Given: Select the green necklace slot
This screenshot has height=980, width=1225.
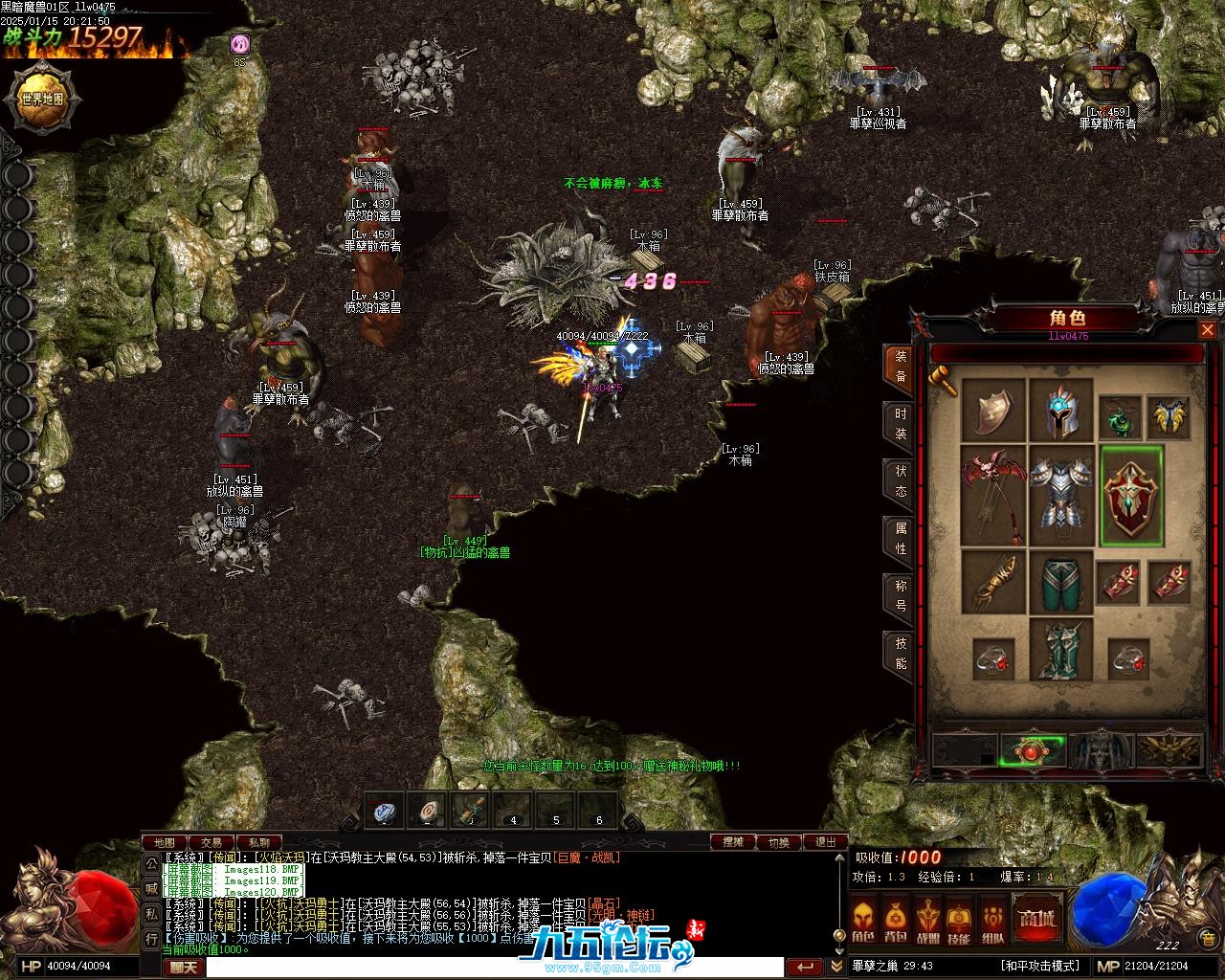Looking at the screenshot, I should click(1119, 417).
